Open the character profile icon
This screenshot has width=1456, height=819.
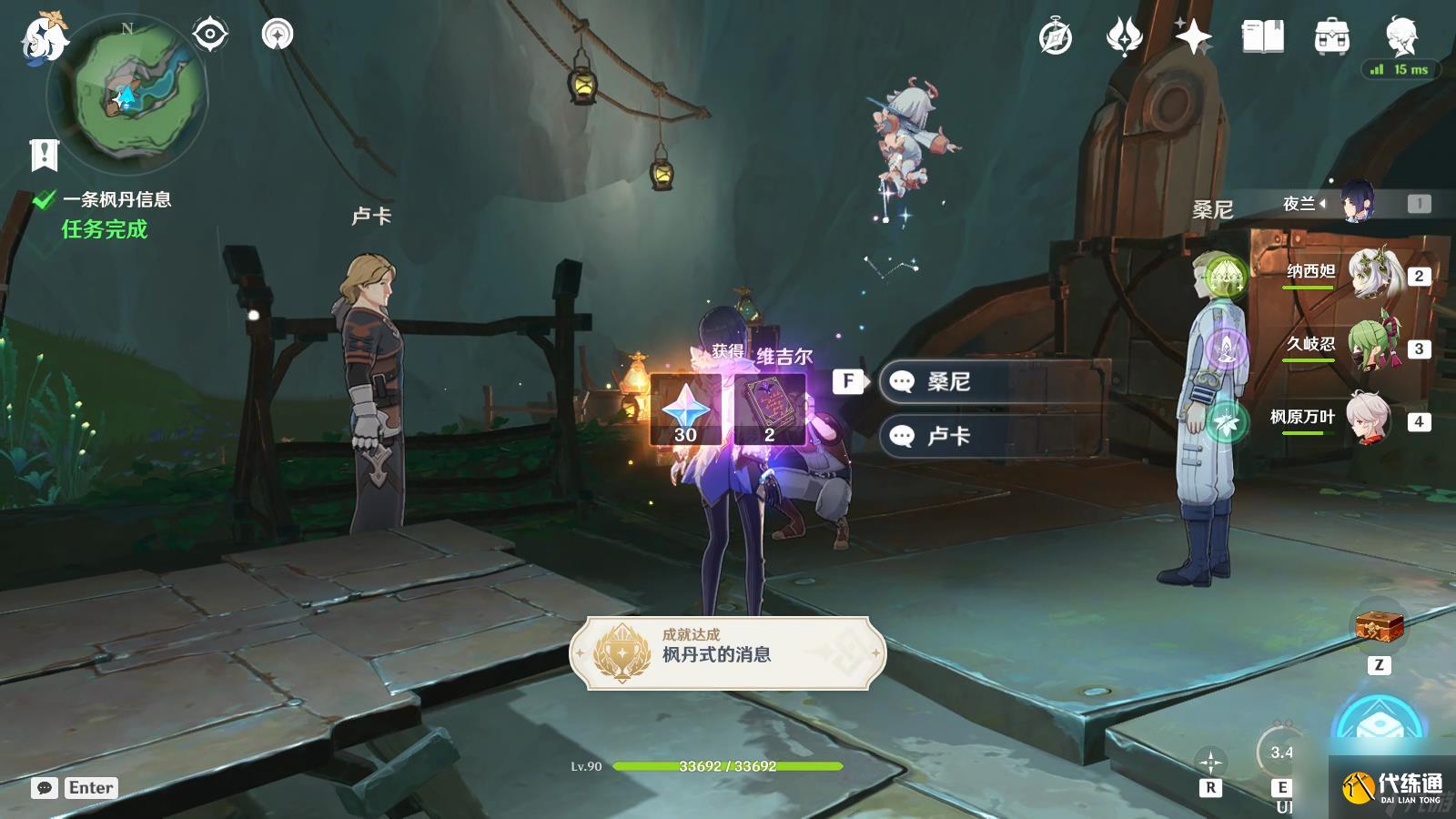pyautogui.click(x=1401, y=36)
